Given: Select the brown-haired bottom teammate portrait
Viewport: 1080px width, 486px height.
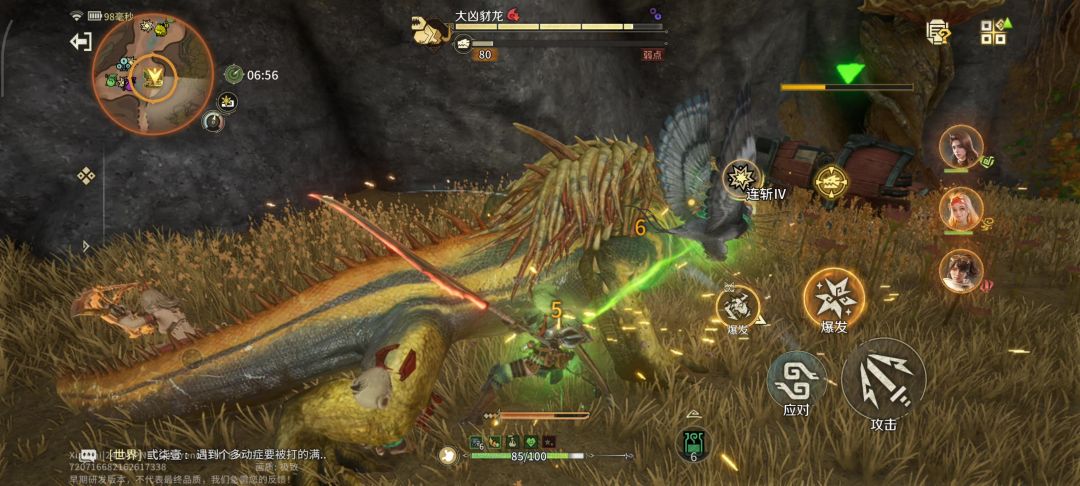Looking at the screenshot, I should [x=960, y=270].
